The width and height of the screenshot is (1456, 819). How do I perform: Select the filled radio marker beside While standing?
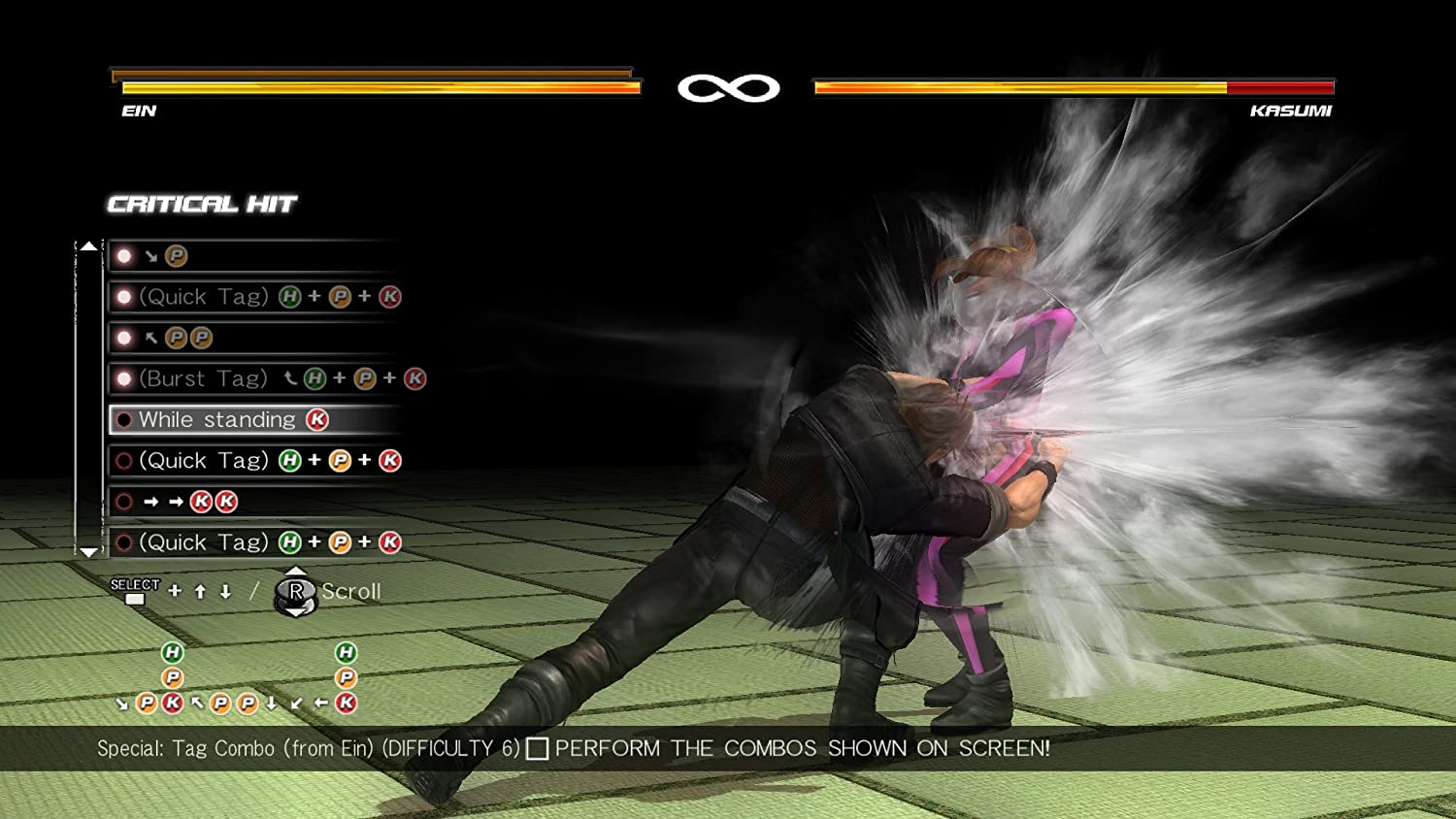point(123,419)
